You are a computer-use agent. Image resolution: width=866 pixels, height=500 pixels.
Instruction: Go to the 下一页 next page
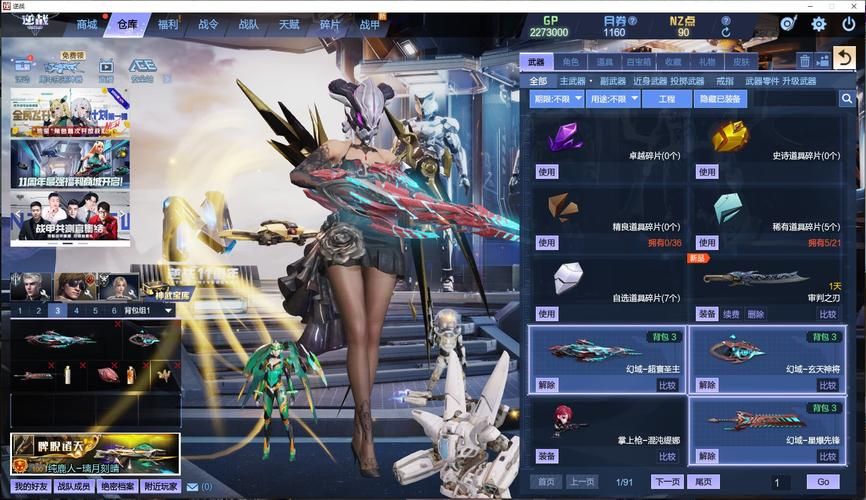coord(667,482)
